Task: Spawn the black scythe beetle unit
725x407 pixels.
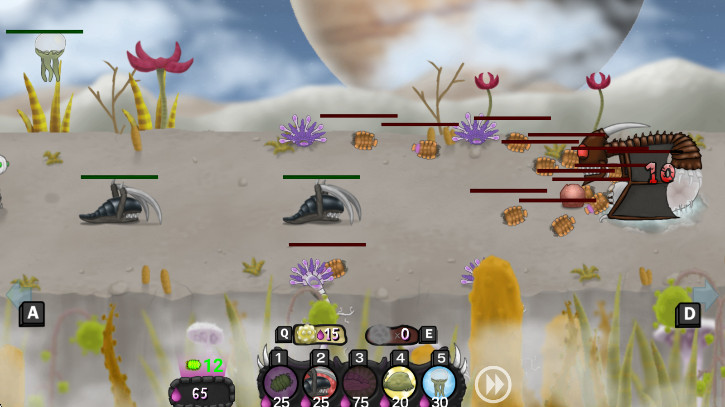Action: (320, 380)
